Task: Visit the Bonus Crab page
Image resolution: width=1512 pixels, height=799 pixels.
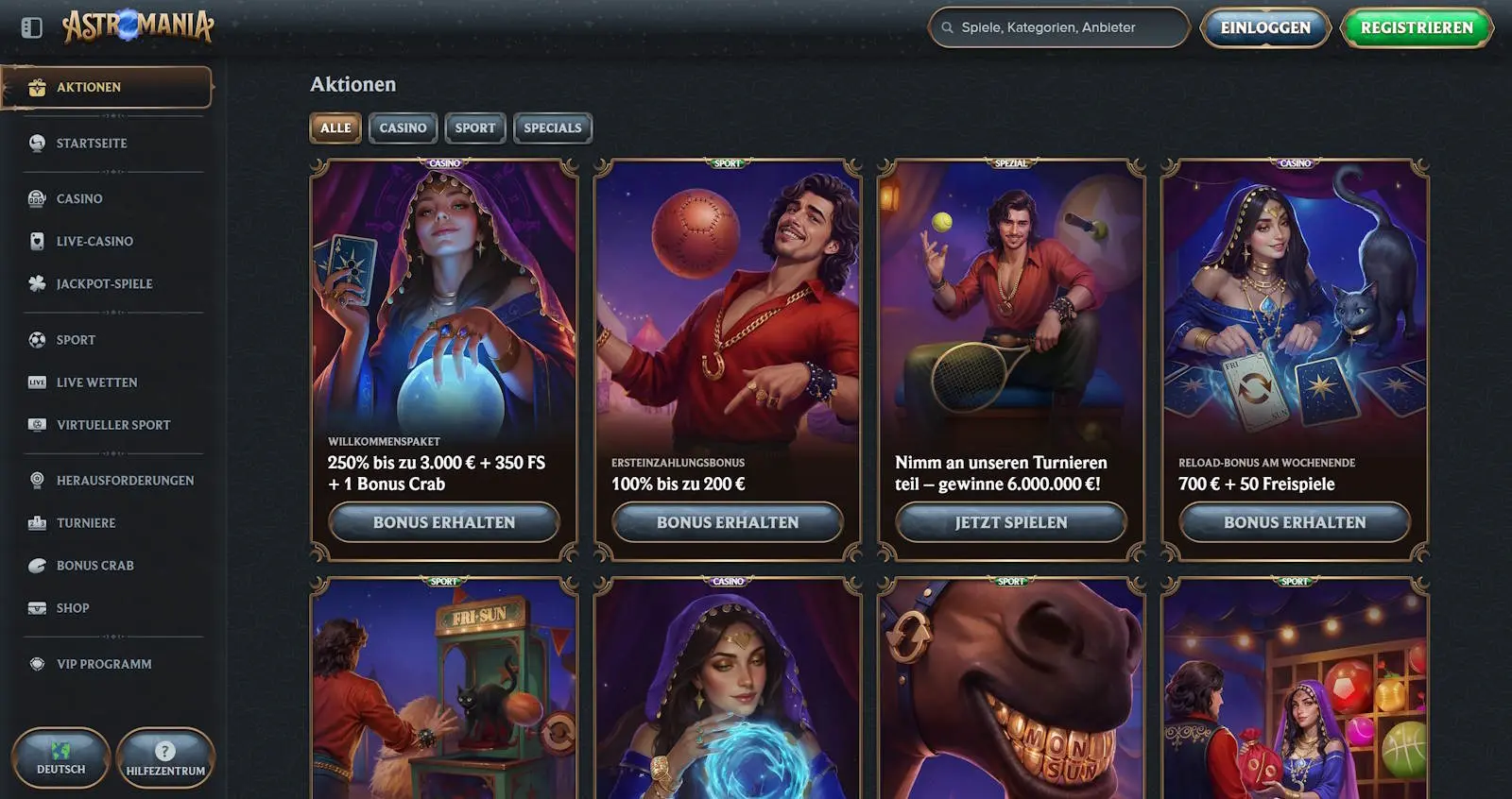Action: click(94, 566)
